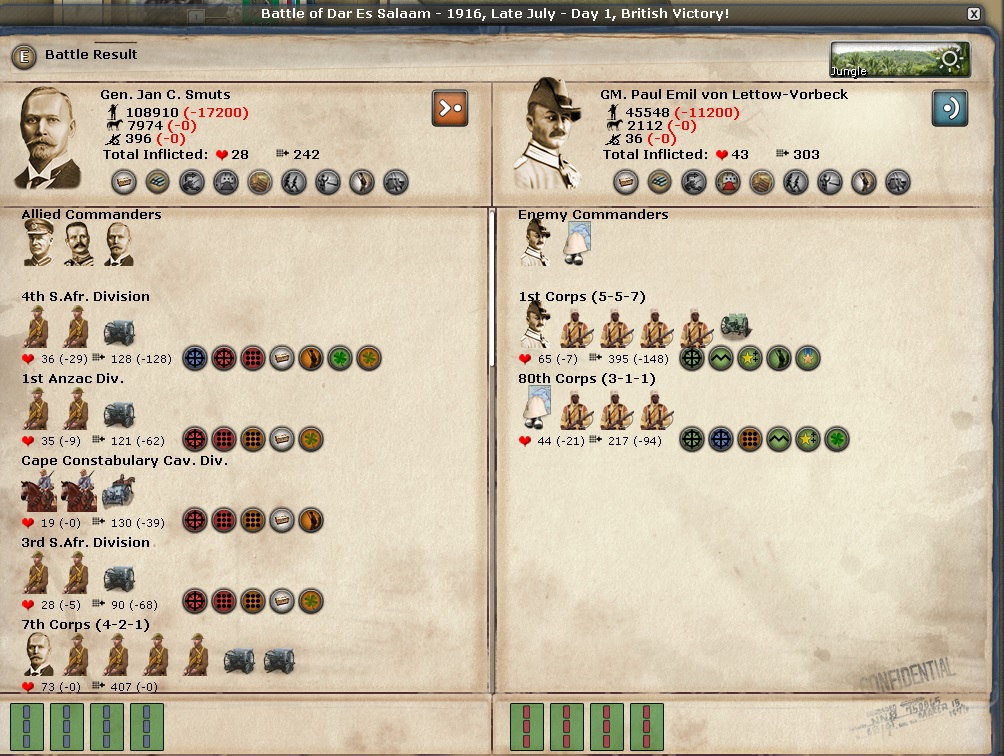Select the enemy 1st Corps row
This screenshot has height=756, width=1004.
point(582,297)
